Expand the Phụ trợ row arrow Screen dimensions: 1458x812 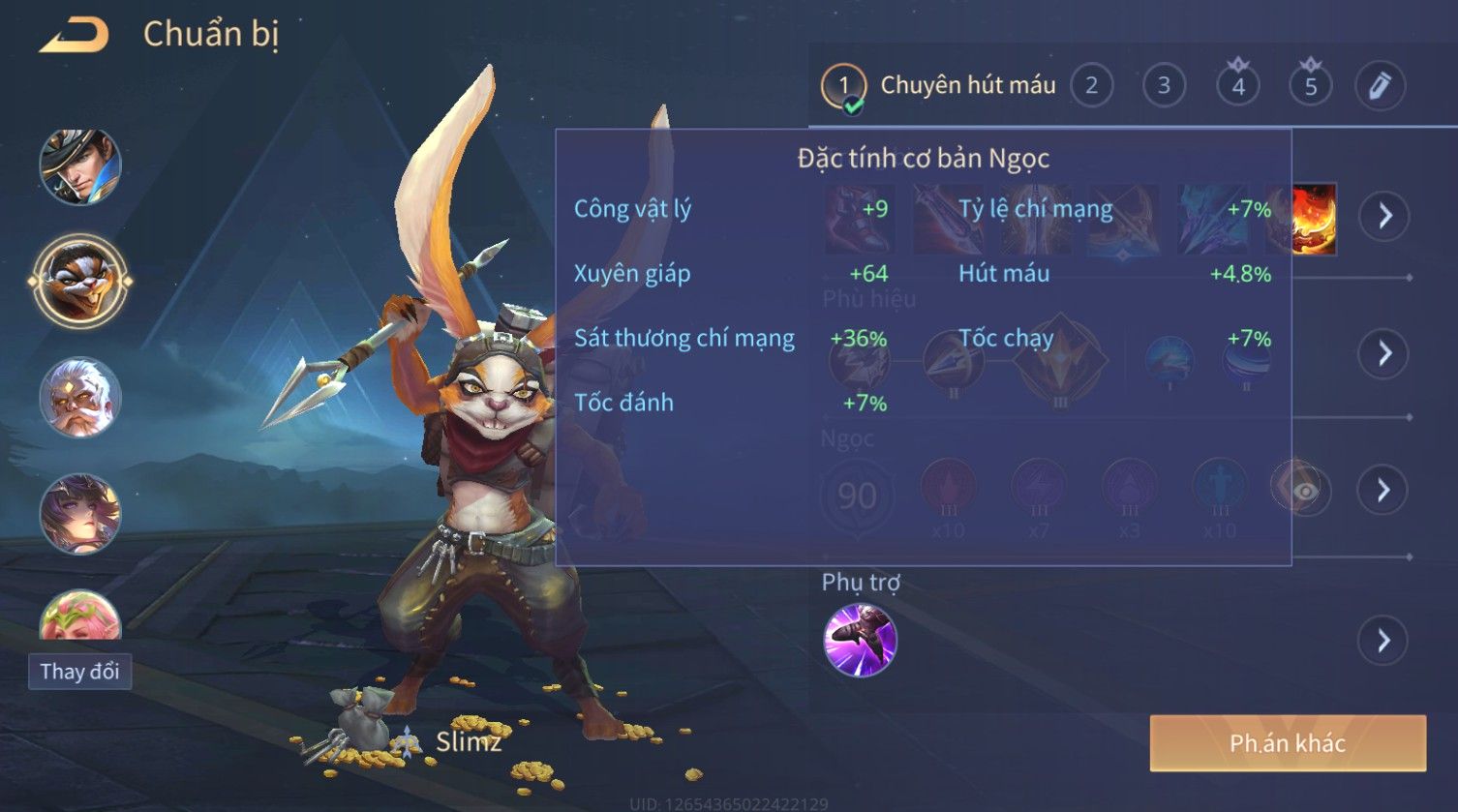pos(1384,640)
